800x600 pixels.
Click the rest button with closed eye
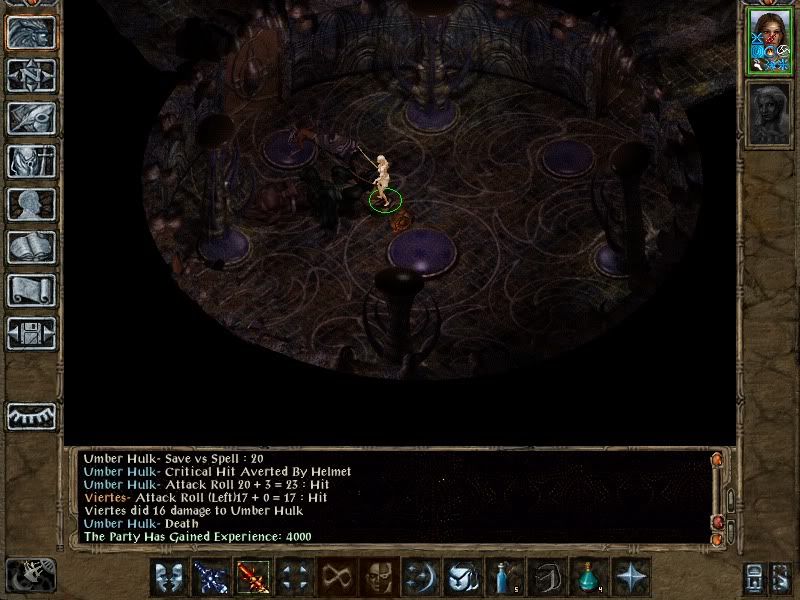(30, 415)
